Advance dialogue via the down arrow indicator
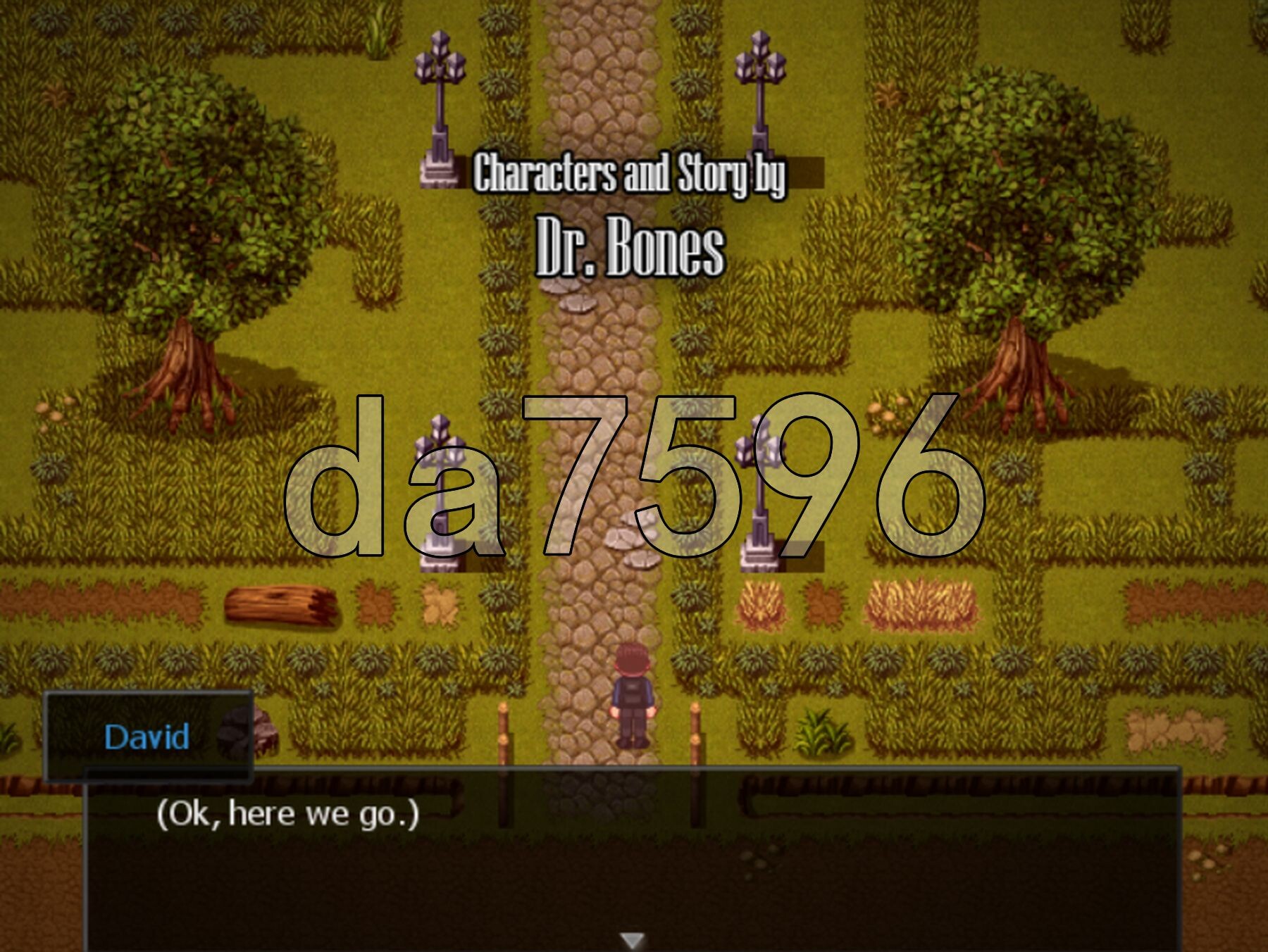 click(x=633, y=939)
